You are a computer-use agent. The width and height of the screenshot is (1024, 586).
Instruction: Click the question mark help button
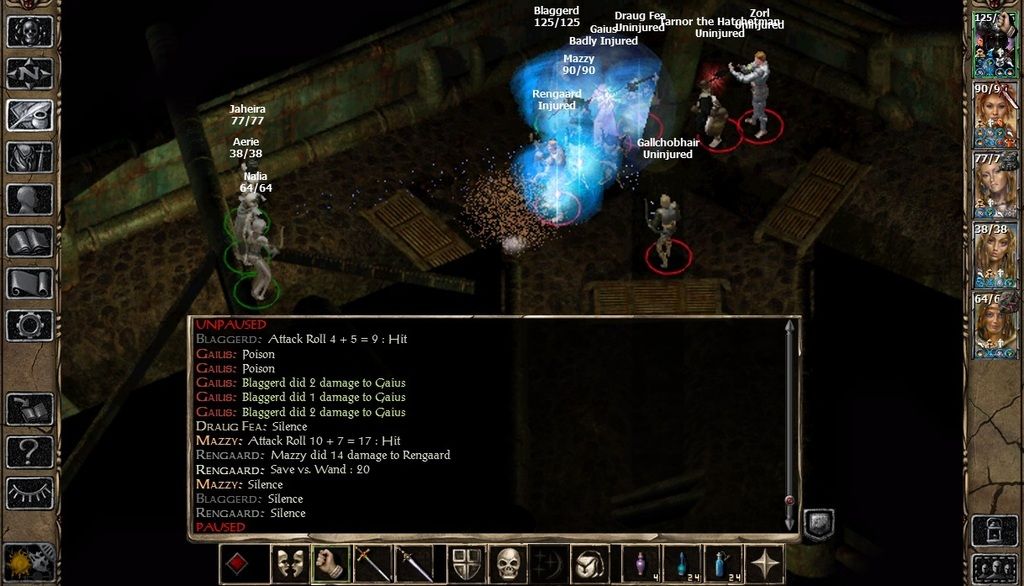(x=30, y=451)
